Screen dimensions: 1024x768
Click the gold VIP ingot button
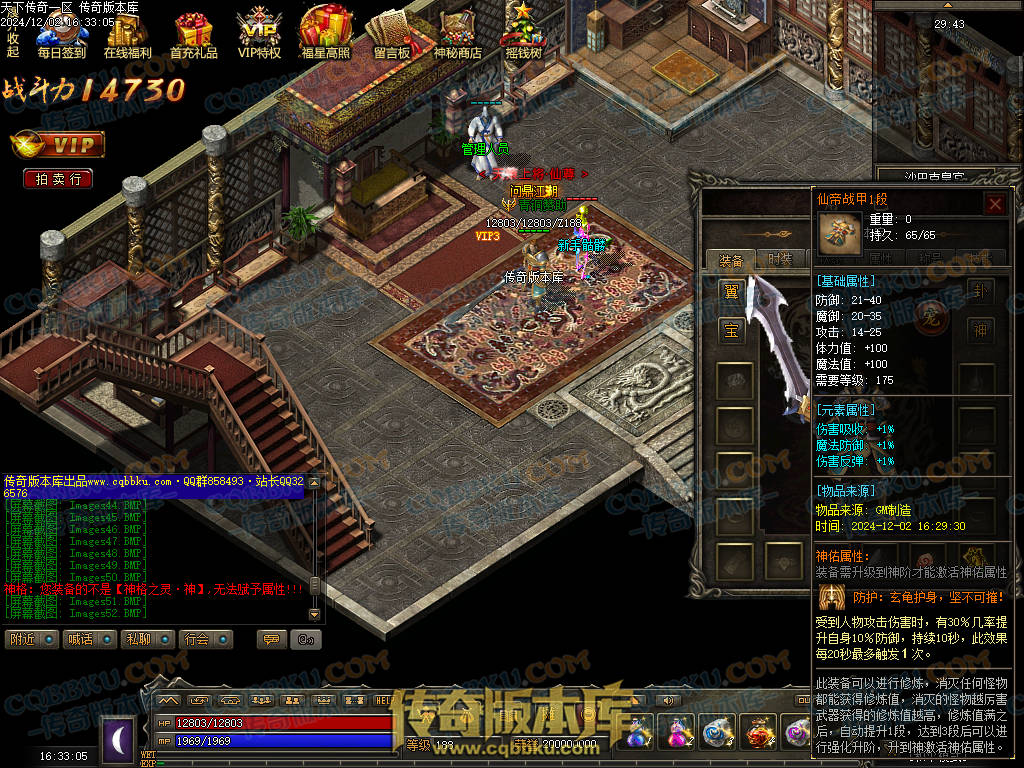click(x=58, y=146)
